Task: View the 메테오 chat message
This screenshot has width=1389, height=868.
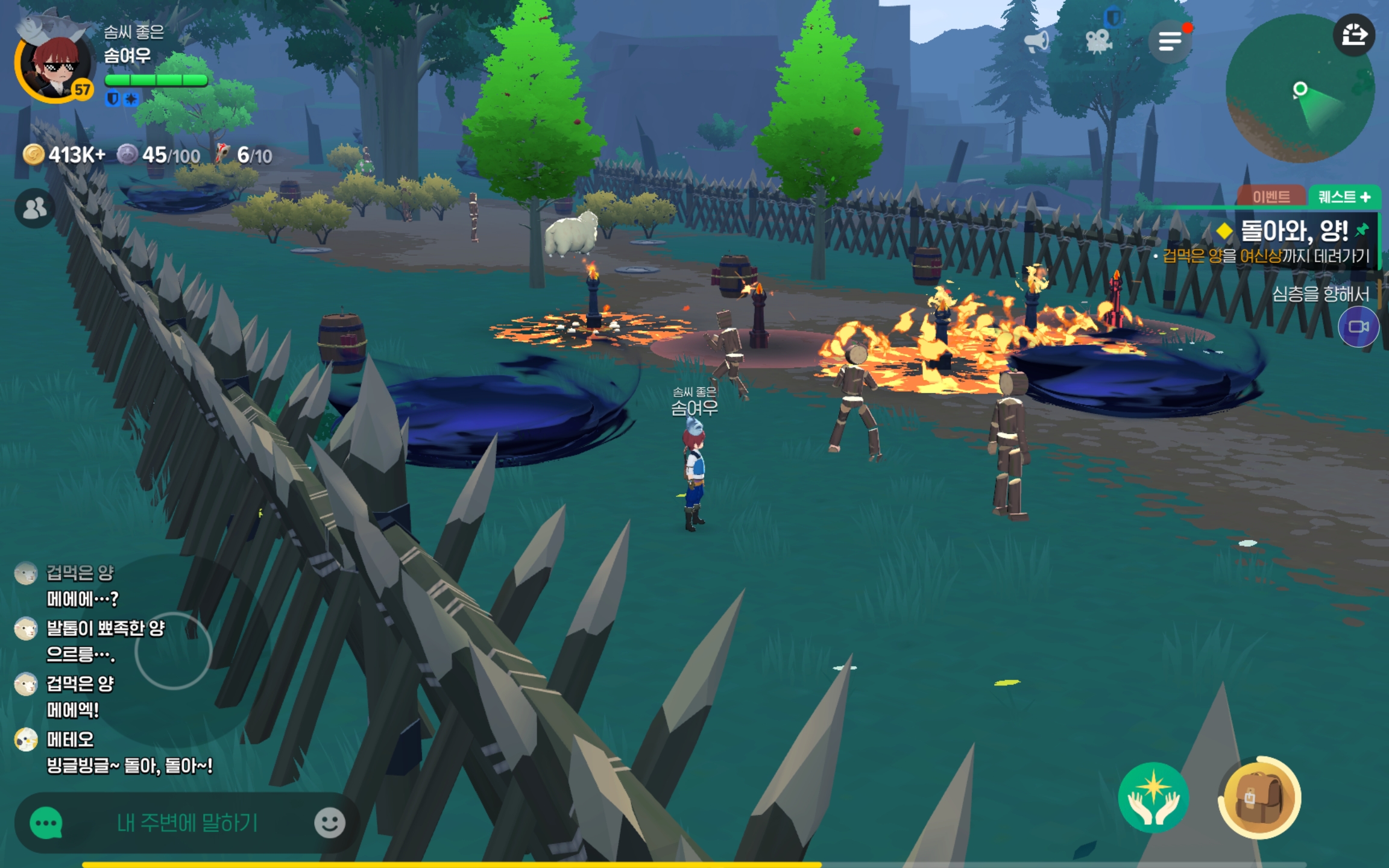Action: (129, 766)
